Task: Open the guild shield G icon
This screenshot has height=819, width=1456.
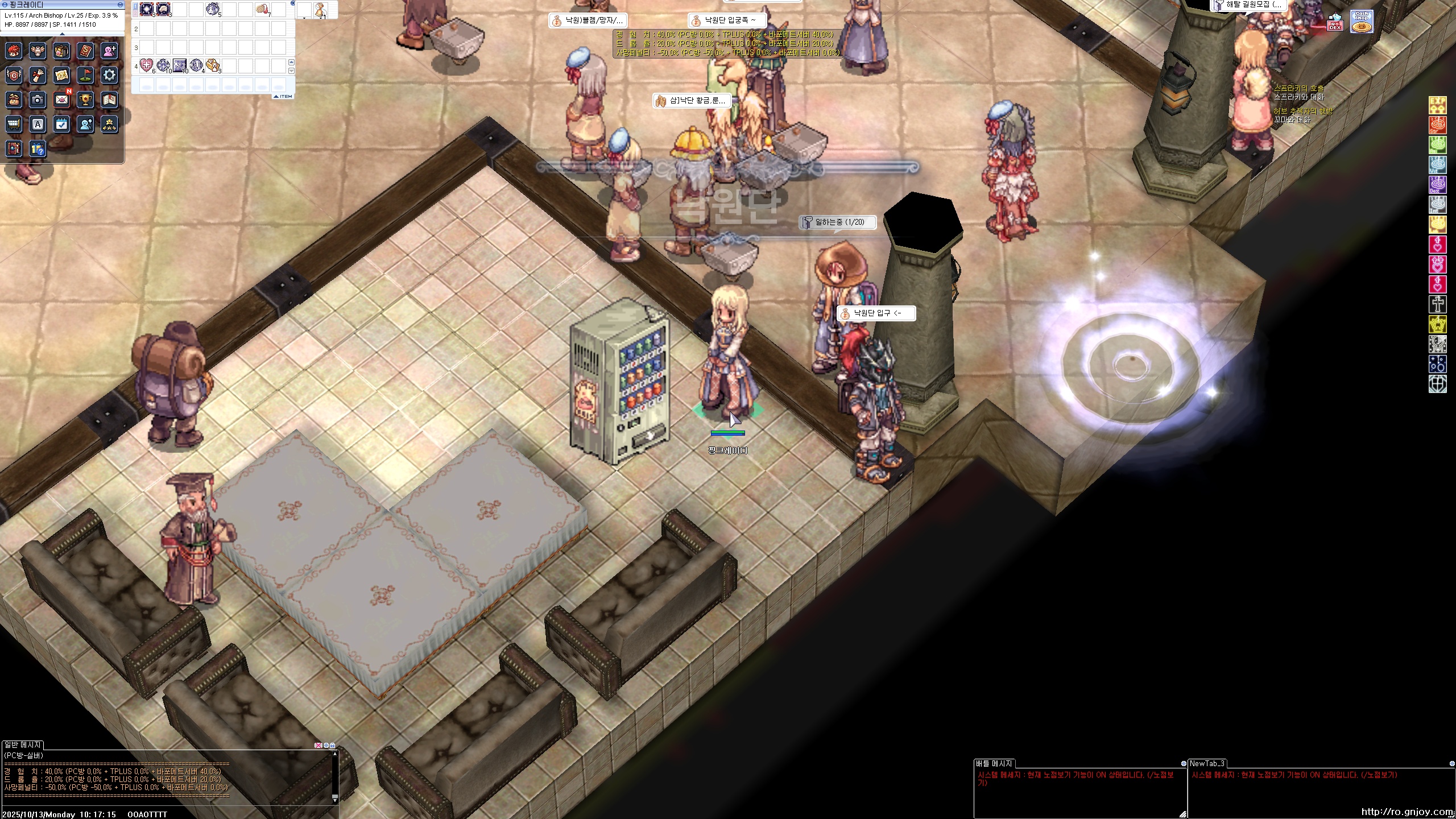Action: pyautogui.click(x=14, y=75)
